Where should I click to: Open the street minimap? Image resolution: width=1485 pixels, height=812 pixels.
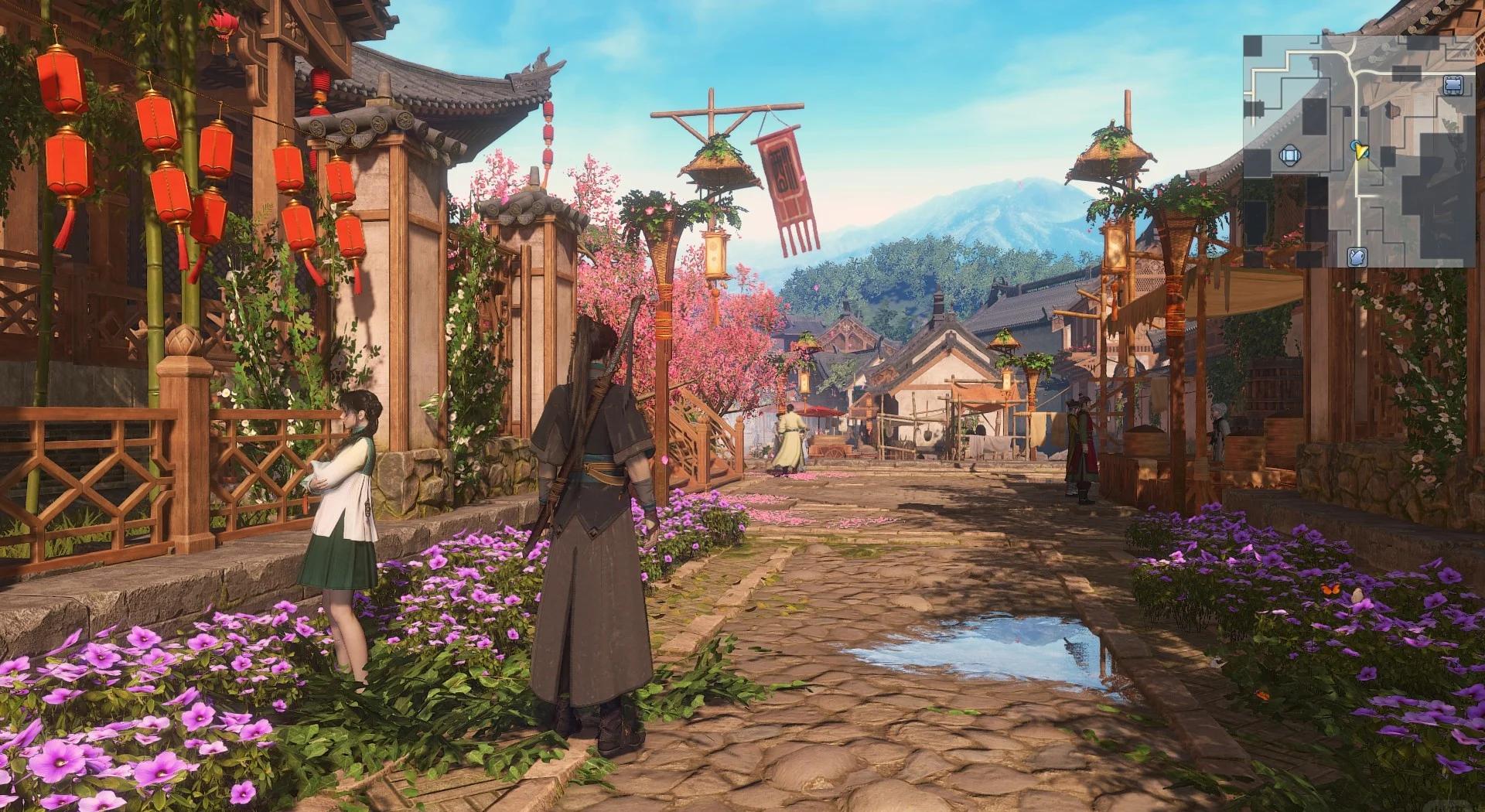click(x=1359, y=151)
